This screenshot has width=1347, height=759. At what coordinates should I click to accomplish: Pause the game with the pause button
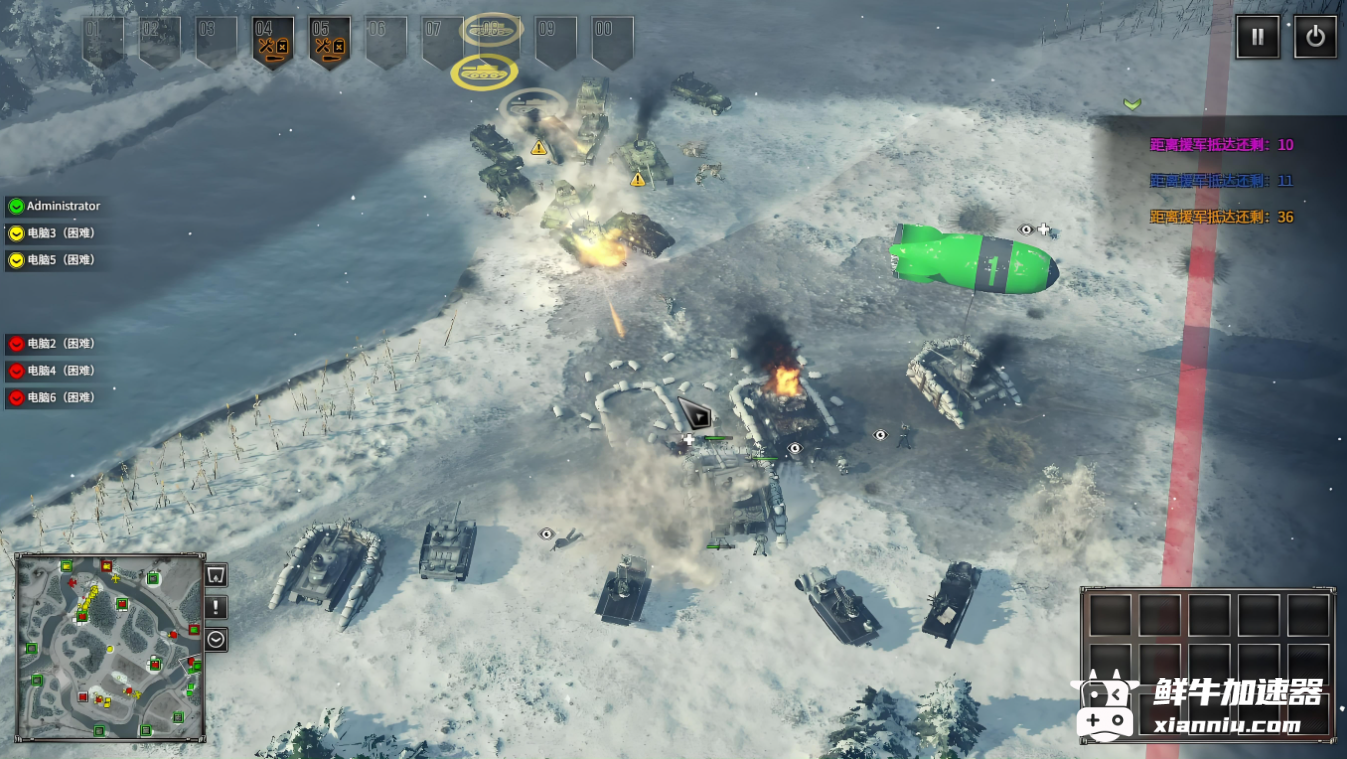pyautogui.click(x=1258, y=38)
